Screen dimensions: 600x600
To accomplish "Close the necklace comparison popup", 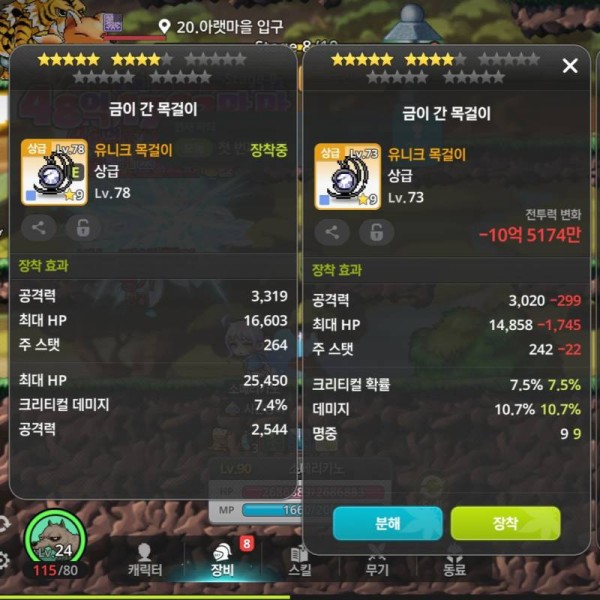I will click(570, 66).
